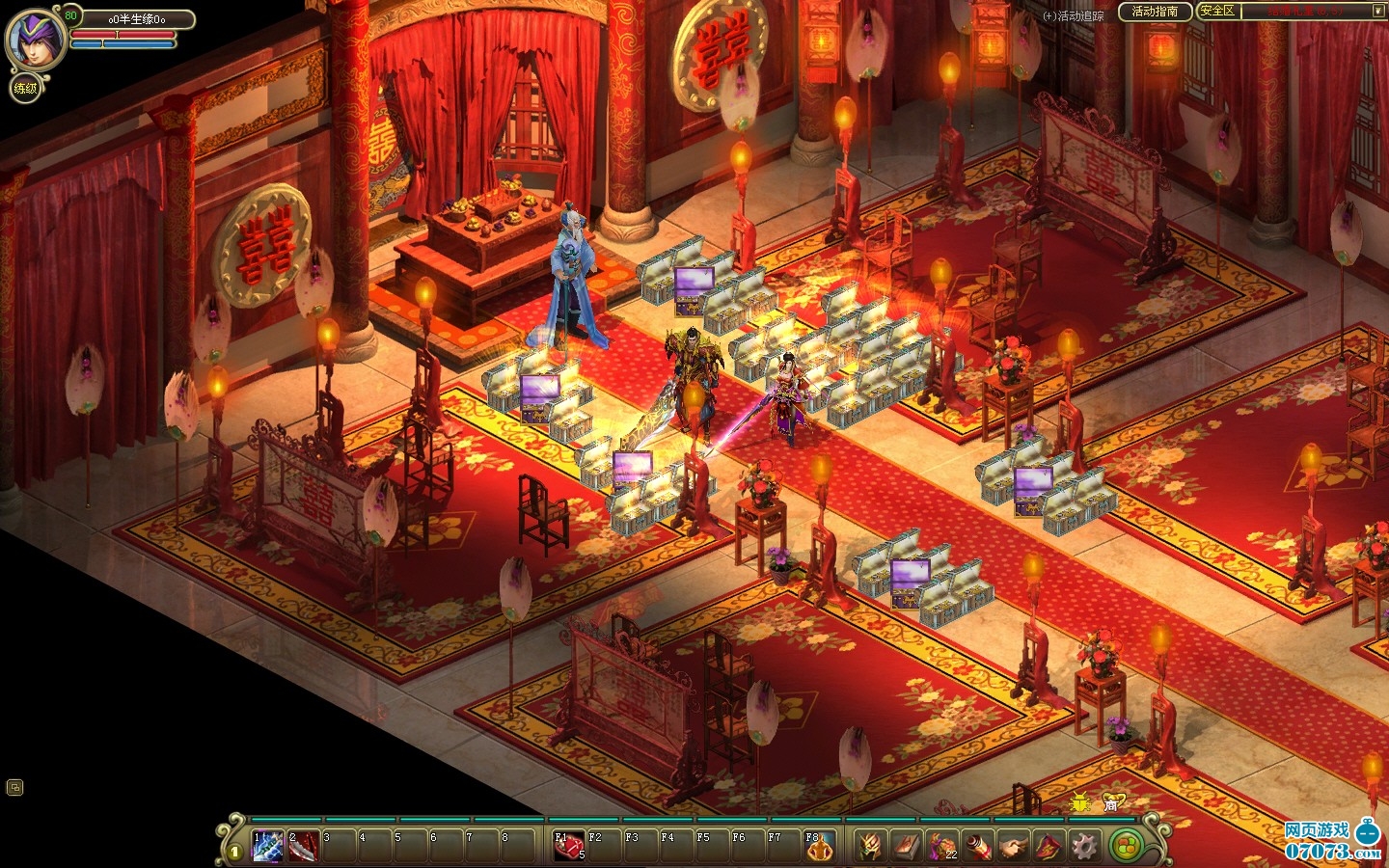
Task: Open the 商 shop icon above the toolbar
Action: 1112,801
